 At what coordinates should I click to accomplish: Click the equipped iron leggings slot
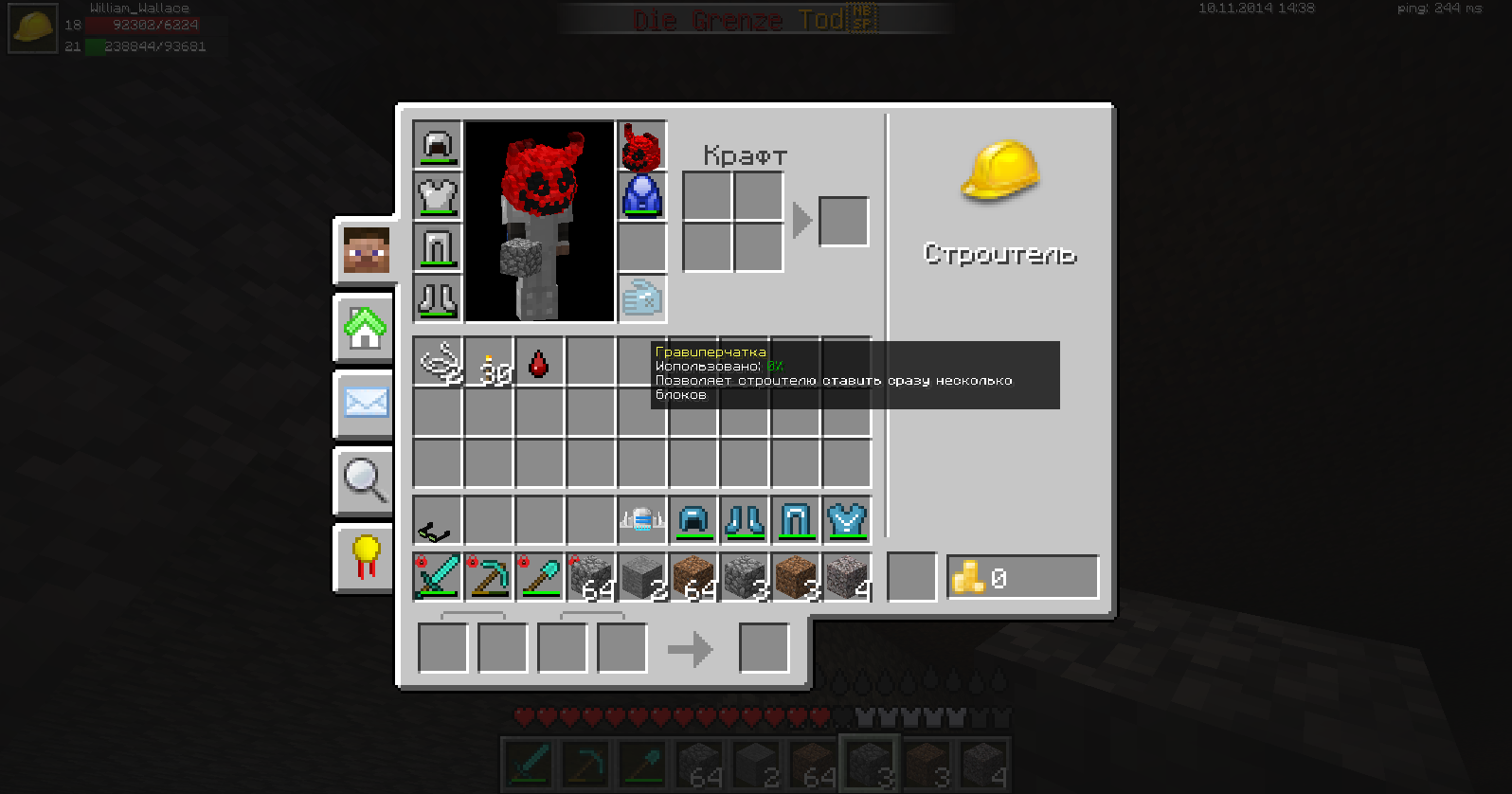click(438, 248)
